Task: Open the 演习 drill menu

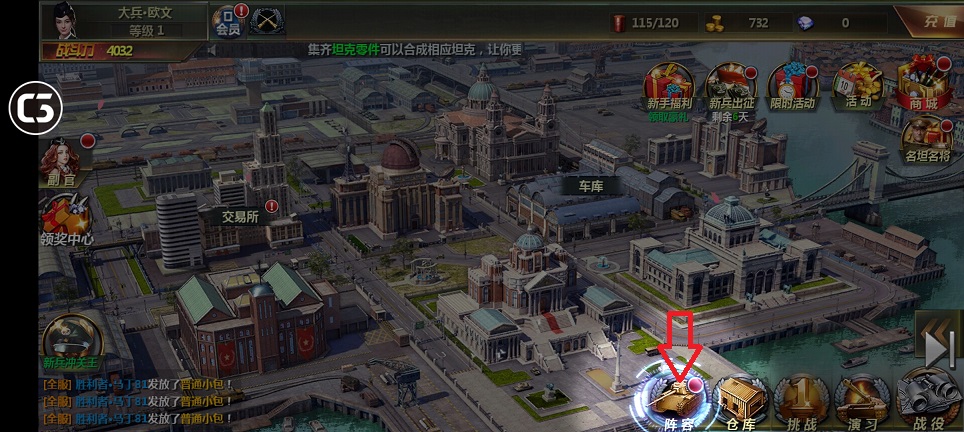Action: (x=861, y=400)
